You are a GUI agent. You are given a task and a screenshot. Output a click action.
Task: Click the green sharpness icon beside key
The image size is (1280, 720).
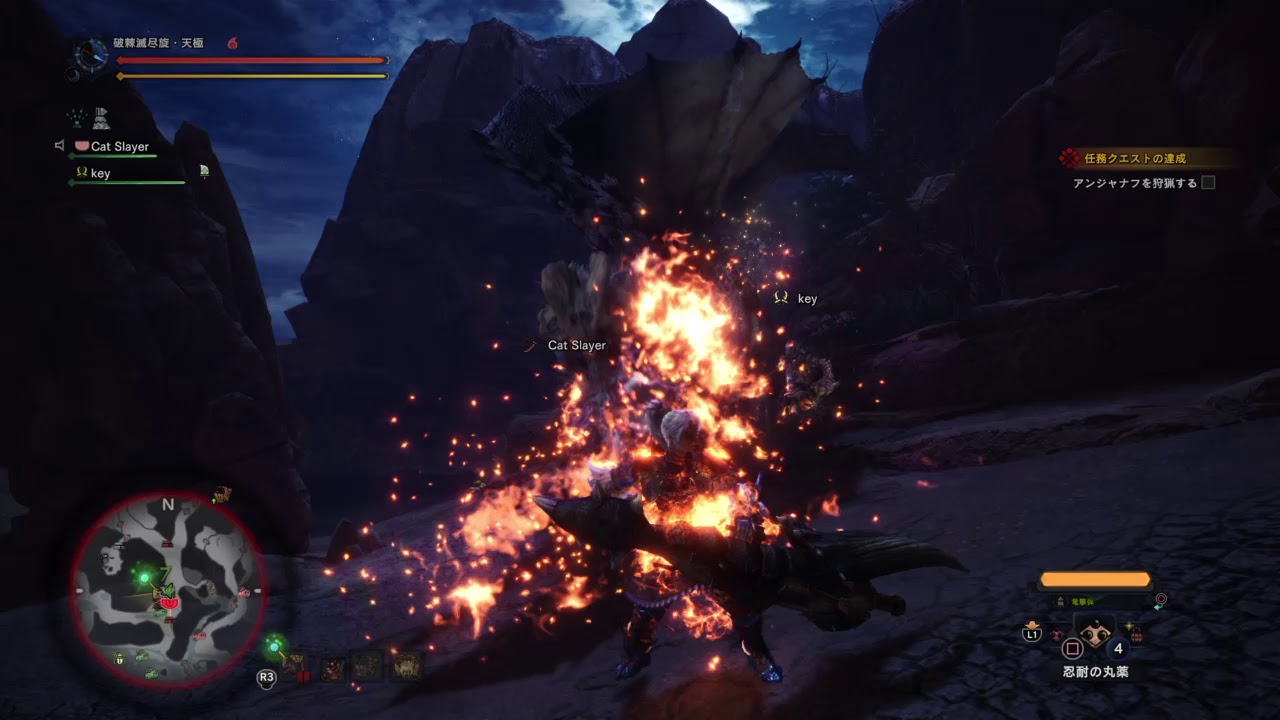(x=204, y=171)
